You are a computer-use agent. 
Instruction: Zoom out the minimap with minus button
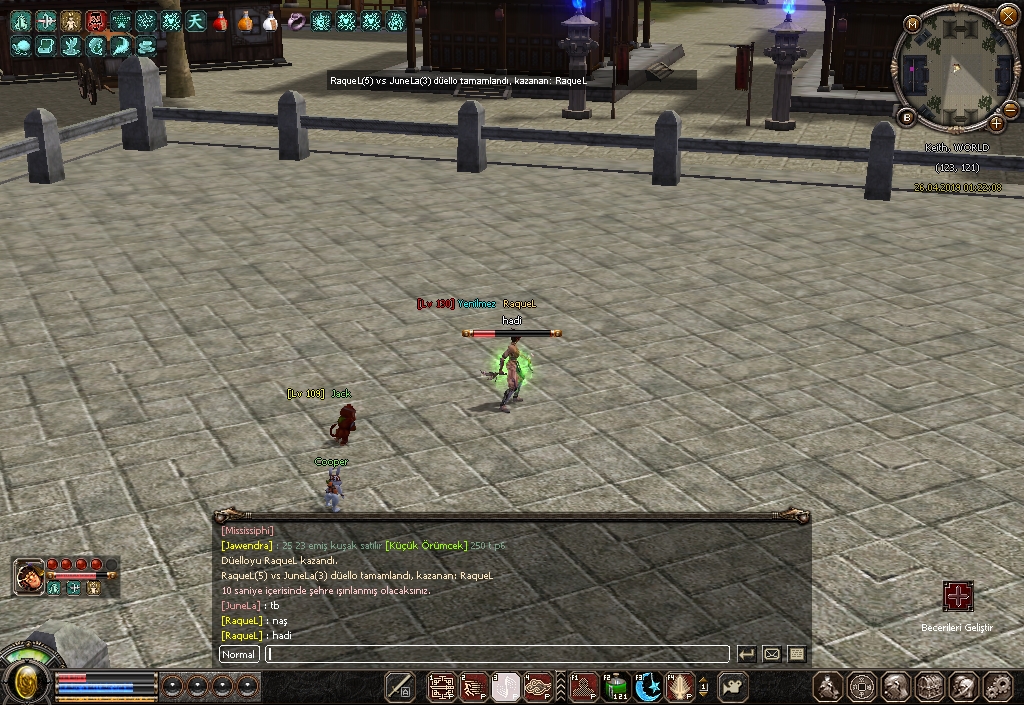click(1010, 109)
